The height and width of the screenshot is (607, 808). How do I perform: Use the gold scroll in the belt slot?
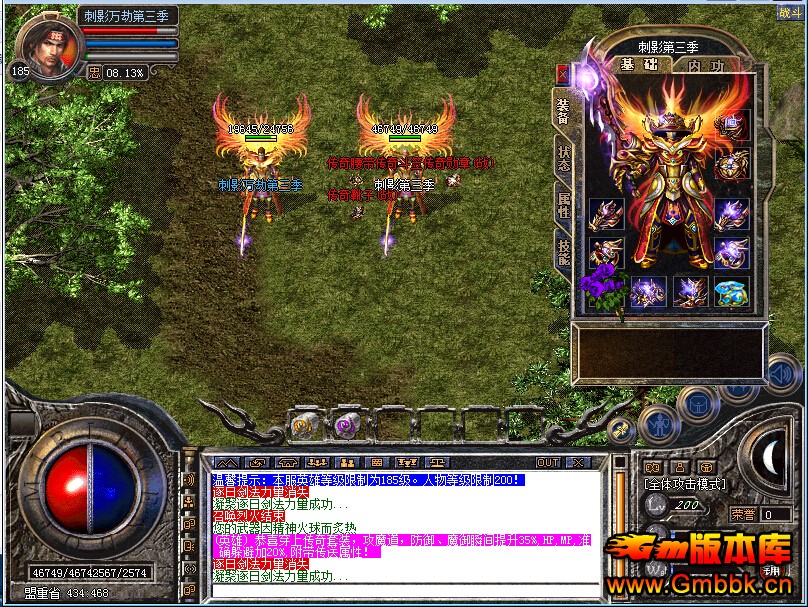pos(304,426)
